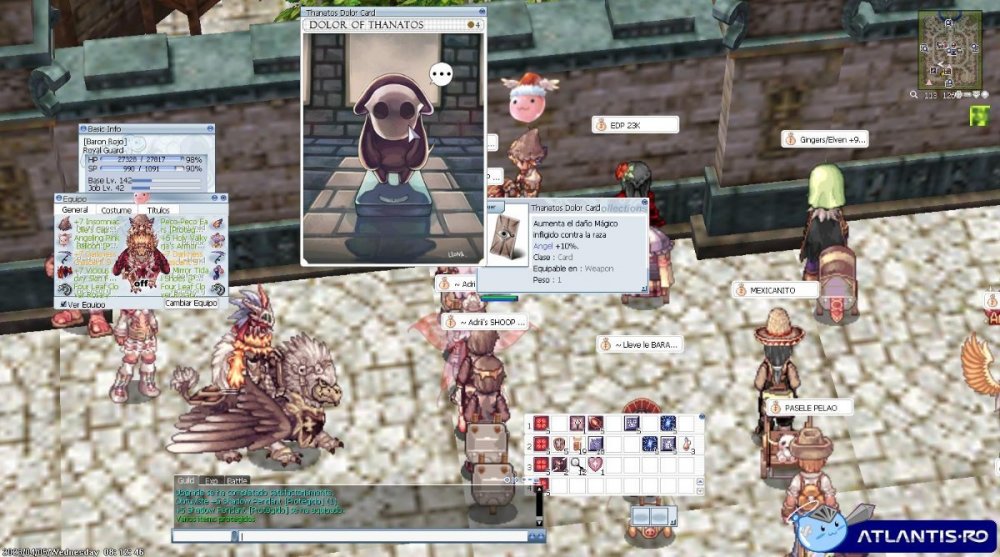The width and height of the screenshot is (1000, 557).
Task: Switch to the Costume equipment tab
Action: [116, 210]
